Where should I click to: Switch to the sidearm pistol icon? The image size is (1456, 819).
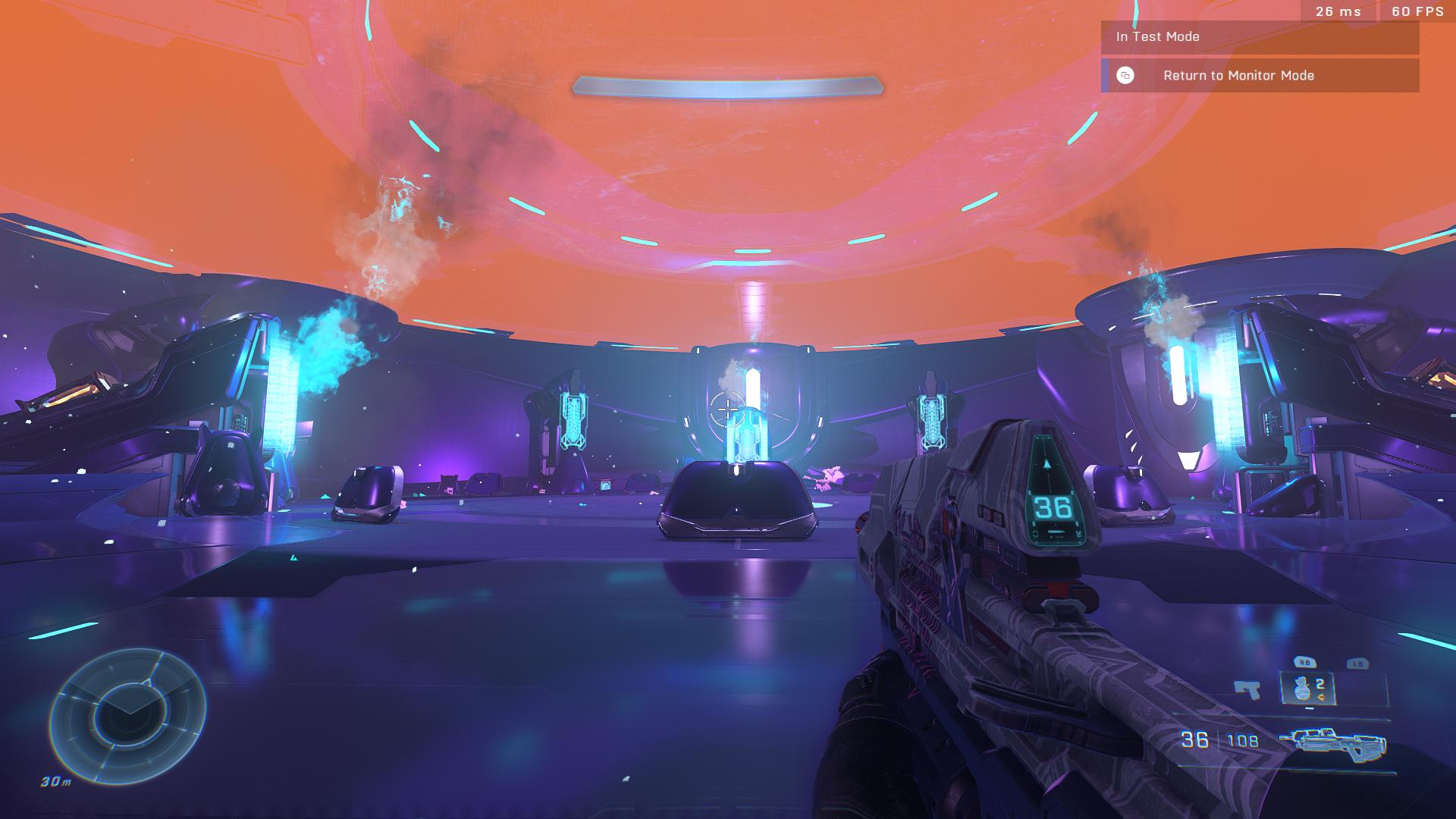tap(1247, 689)
